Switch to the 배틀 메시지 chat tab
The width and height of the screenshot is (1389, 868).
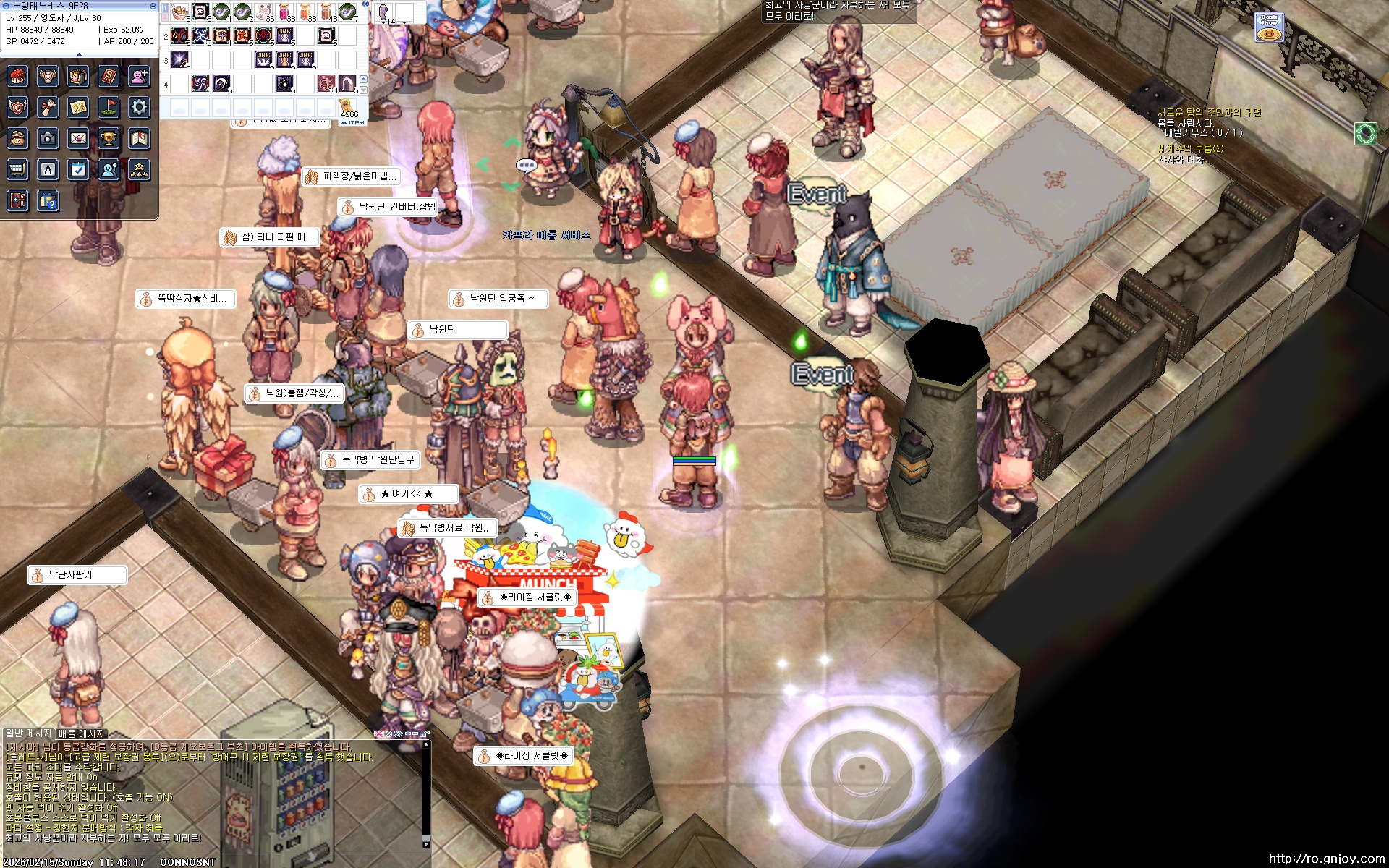(81, 733)
